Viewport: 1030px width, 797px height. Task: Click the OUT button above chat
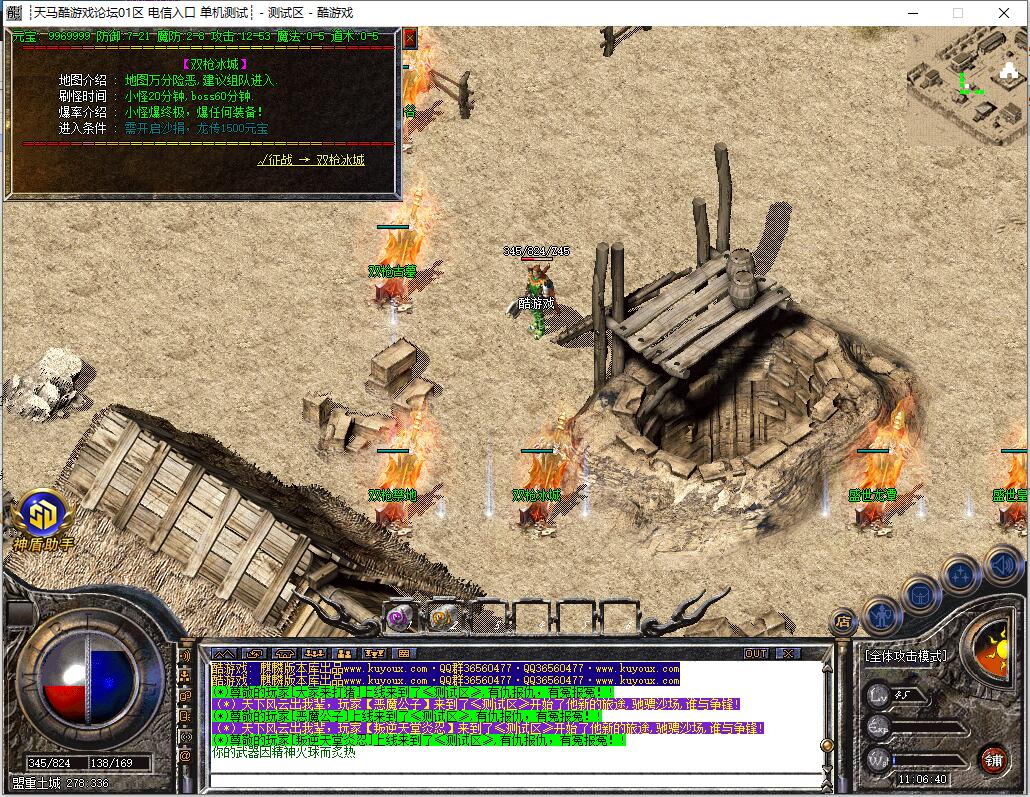point(756,653)
